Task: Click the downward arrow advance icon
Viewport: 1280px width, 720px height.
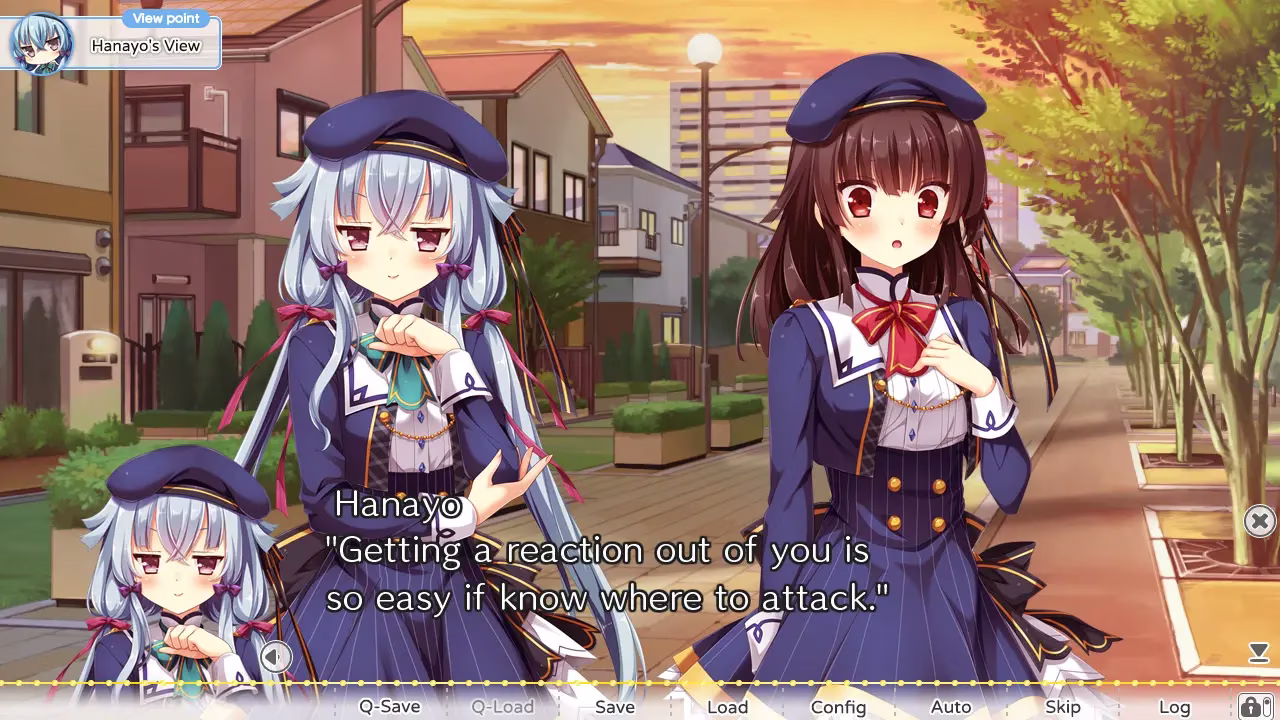Action: click(1258, 653)
